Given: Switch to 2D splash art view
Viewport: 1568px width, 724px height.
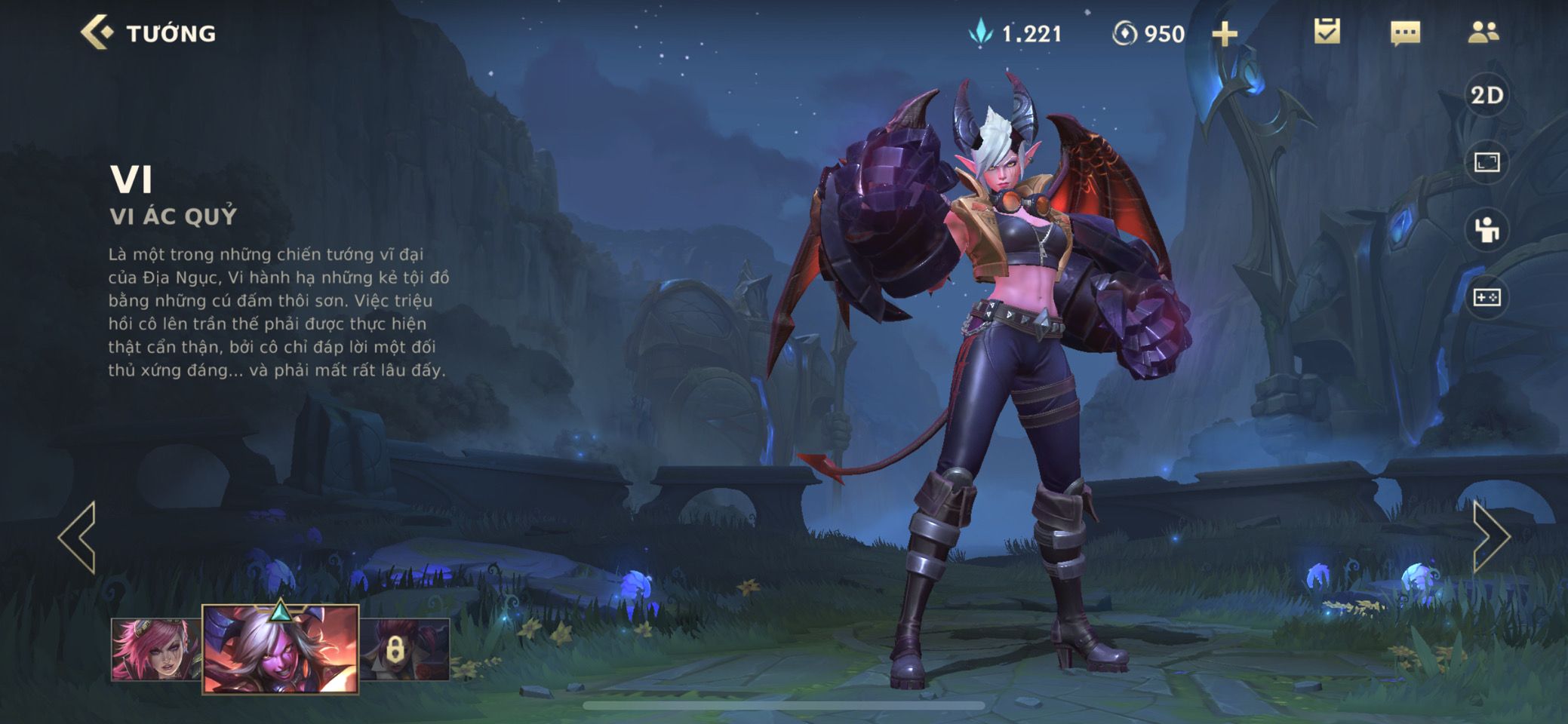Looking at the screenshot, I should click(1487, 96).
